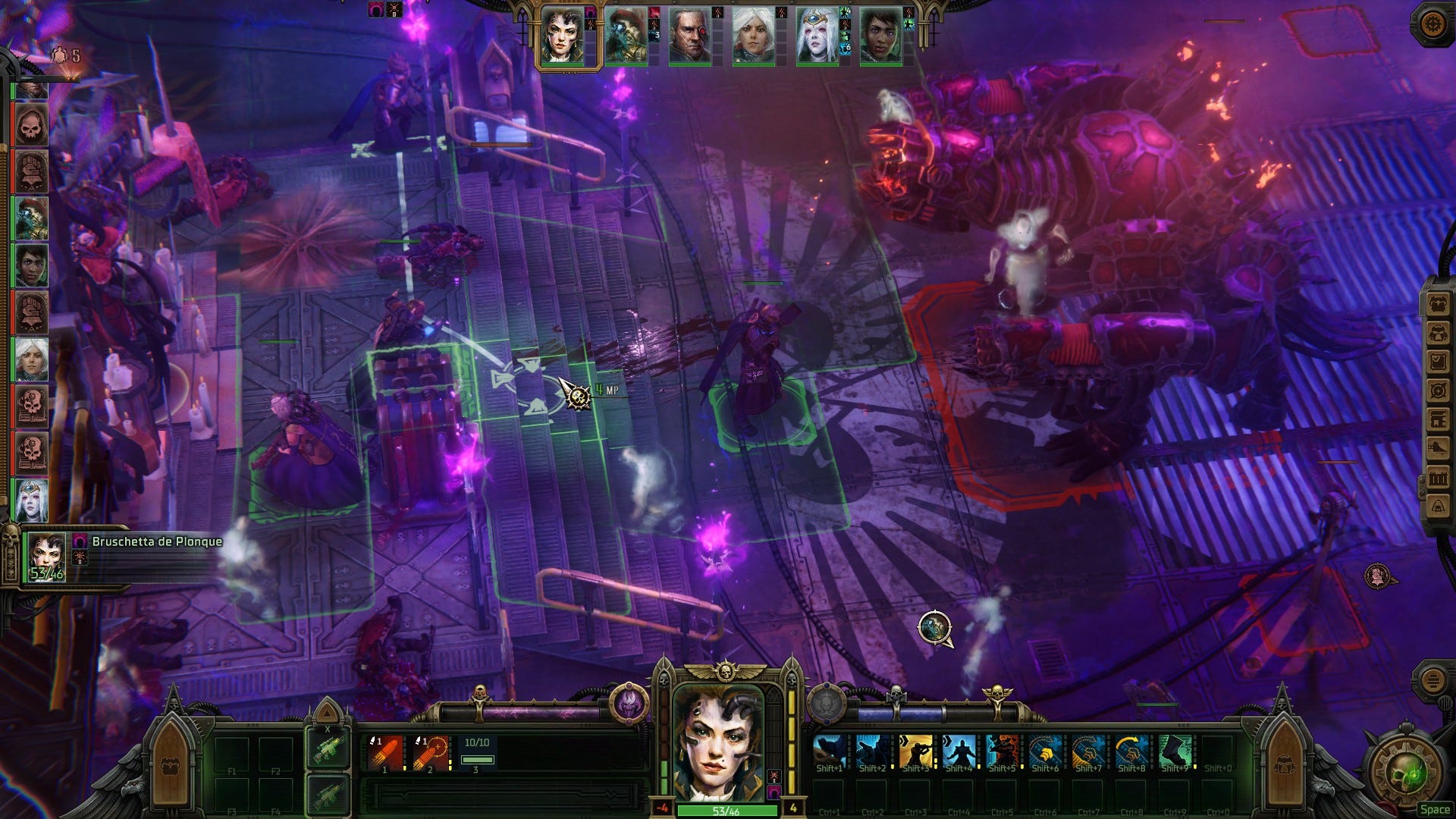Image resolution: width=1456 pixels, height=819 pixels.
Task: Activate the Shift+9 green boot ability
Action: tap(1175, 752)
